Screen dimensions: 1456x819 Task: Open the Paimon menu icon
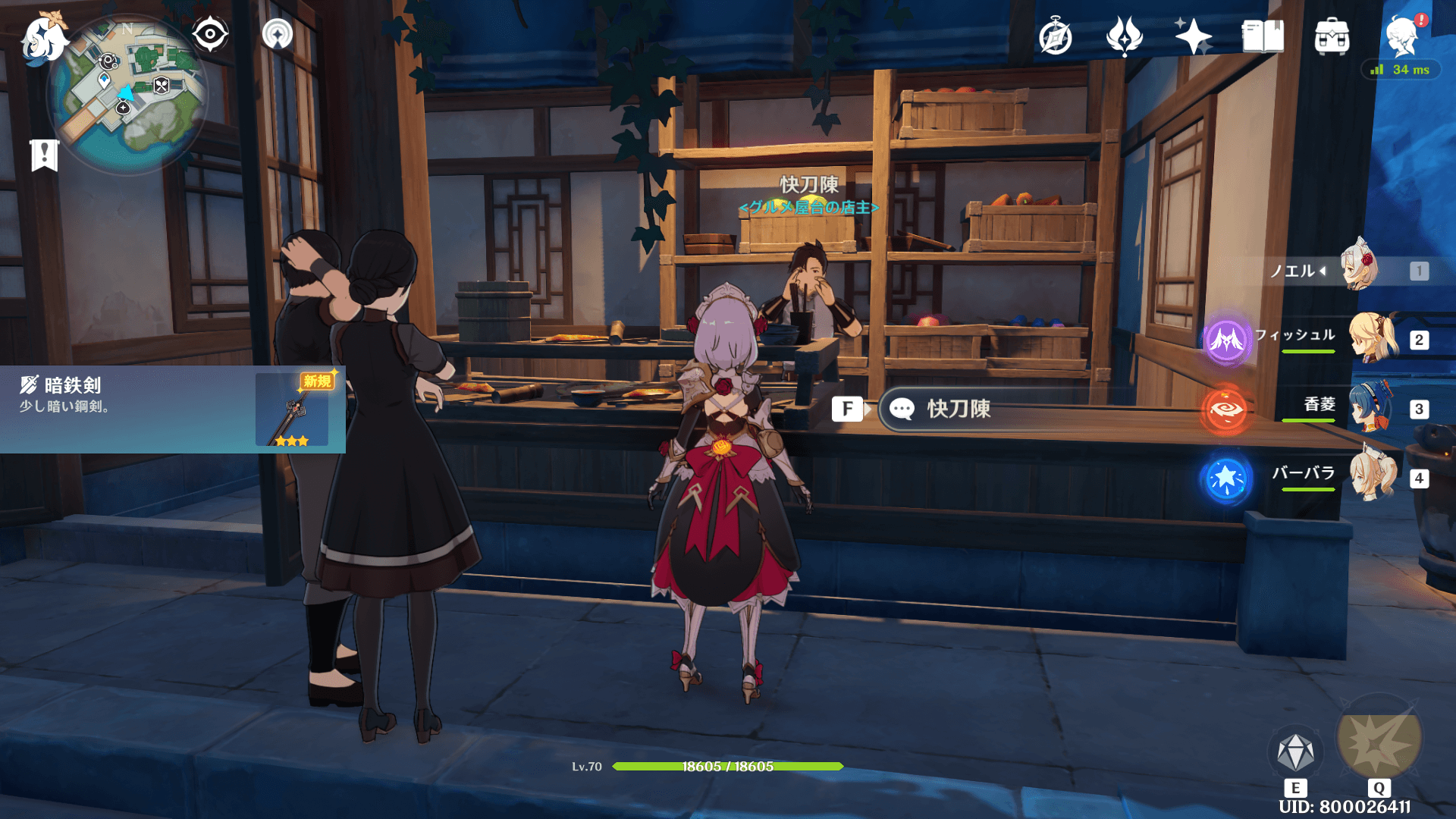click(43, 38)
